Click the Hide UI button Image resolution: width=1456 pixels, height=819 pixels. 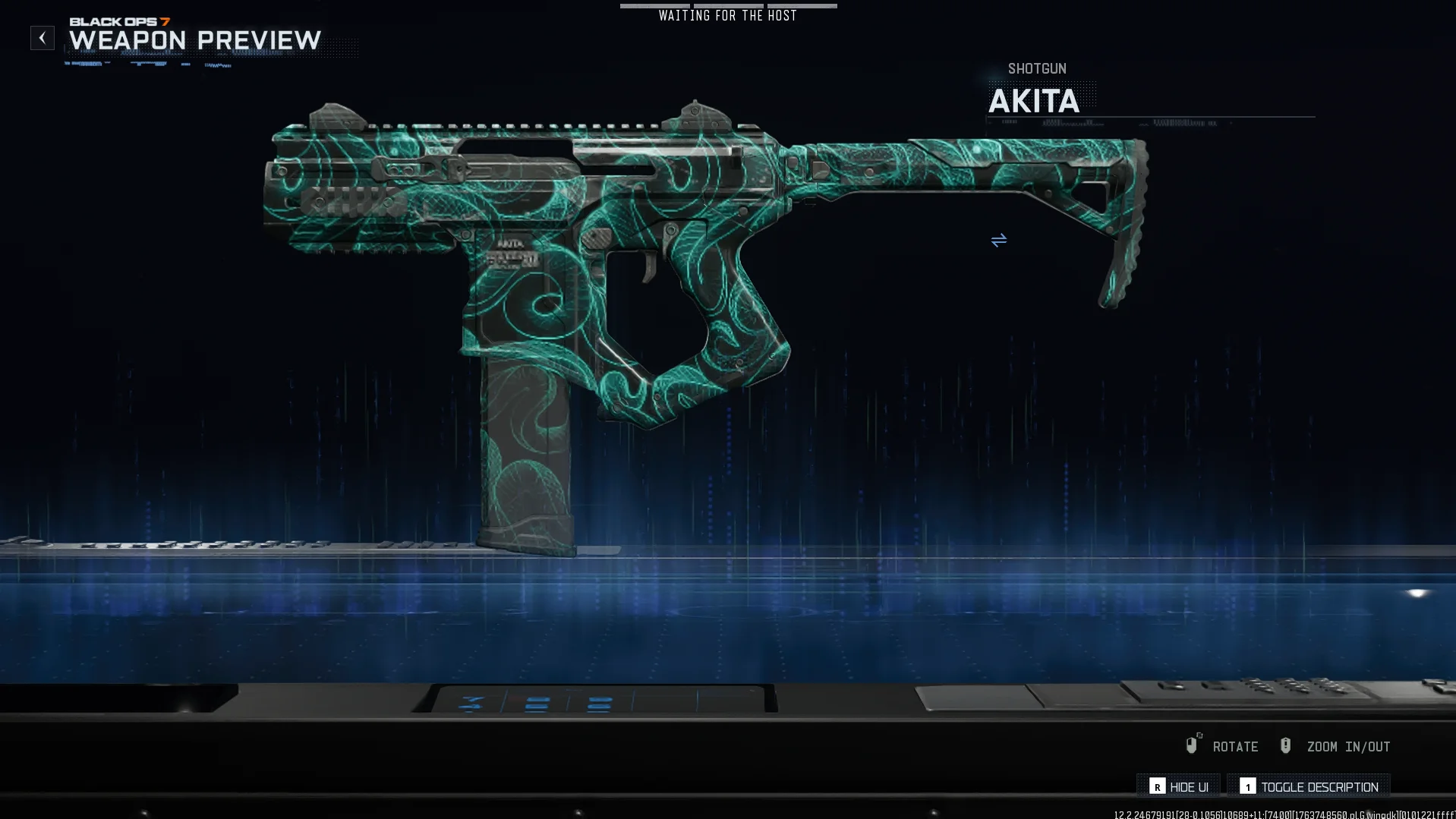pyautogui.click(x=1179, y=787)
